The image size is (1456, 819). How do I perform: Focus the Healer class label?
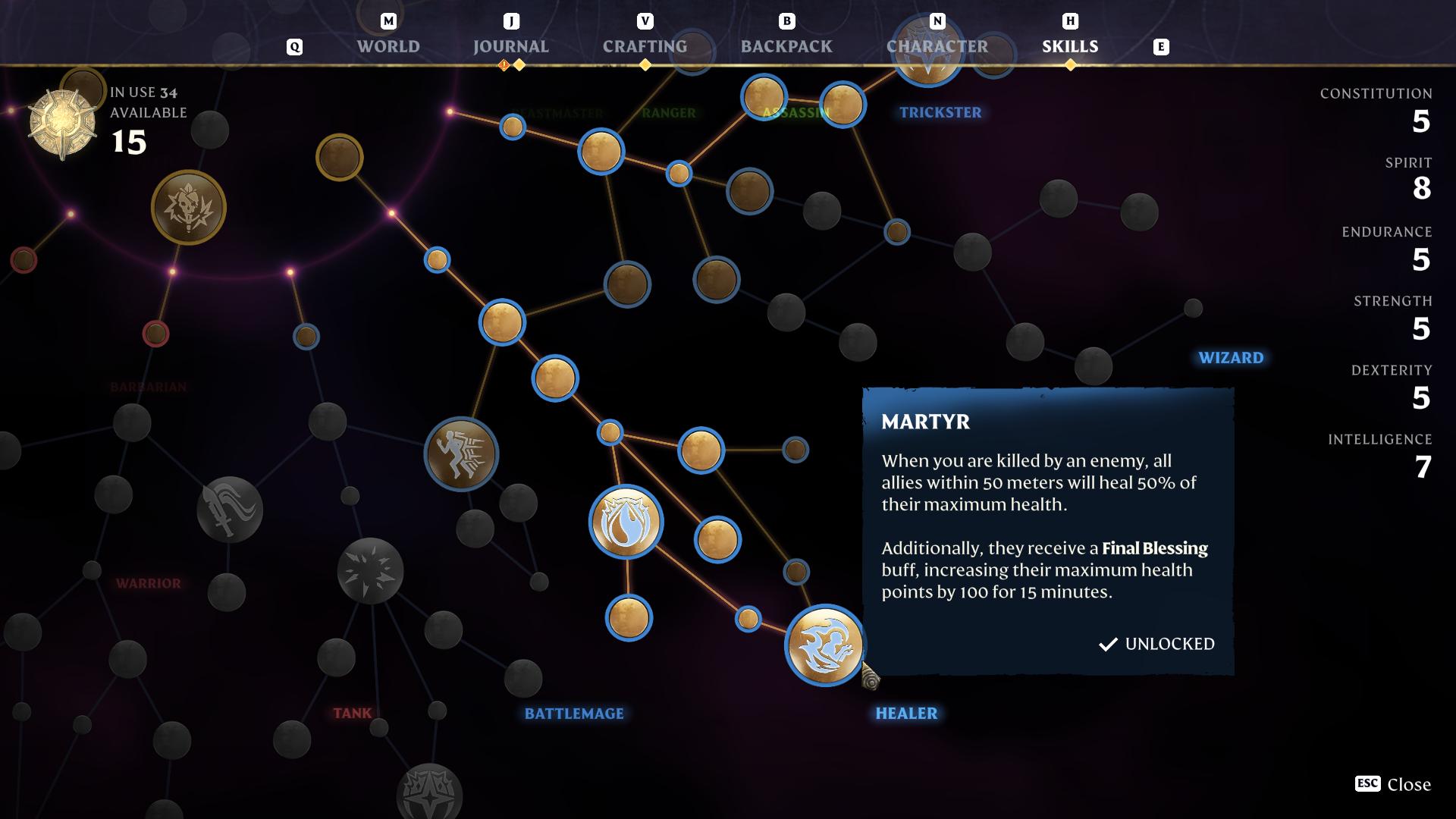[x=906, y=714]
